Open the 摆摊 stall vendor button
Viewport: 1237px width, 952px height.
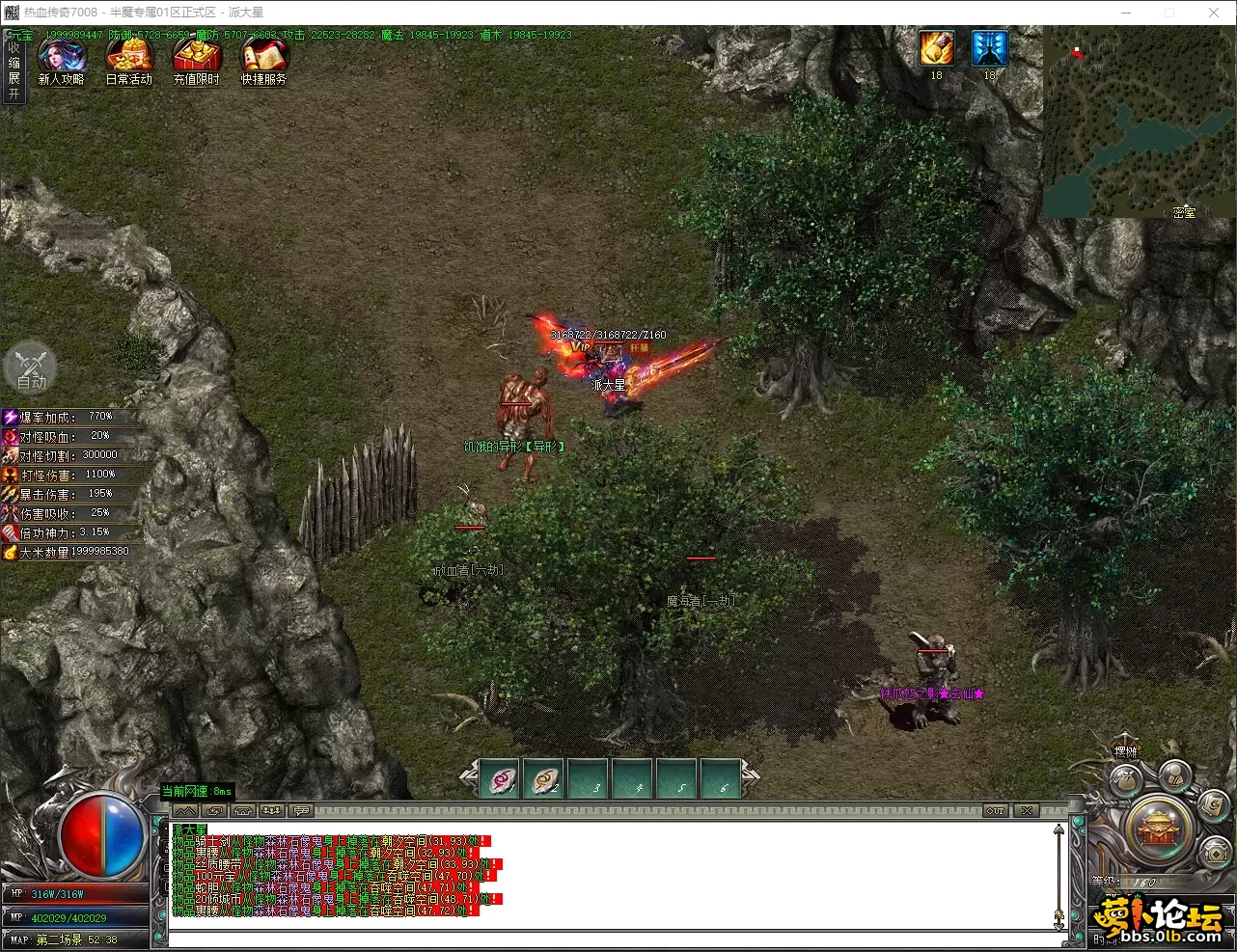tap(1126, 751)
